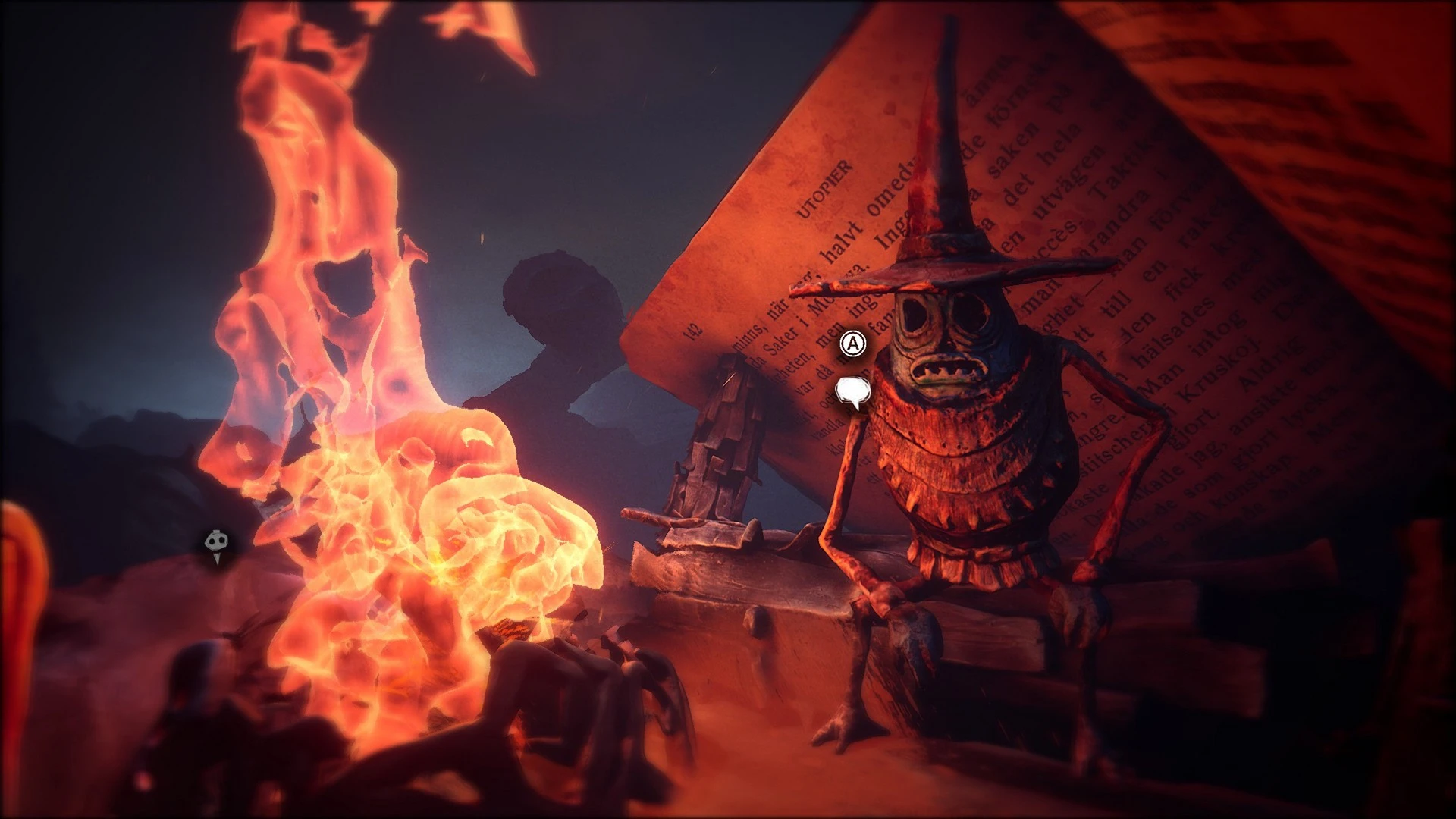Screen dimensions: 1456x819
Task: Select the small skull-face marker icon
Action: point(215,544)
